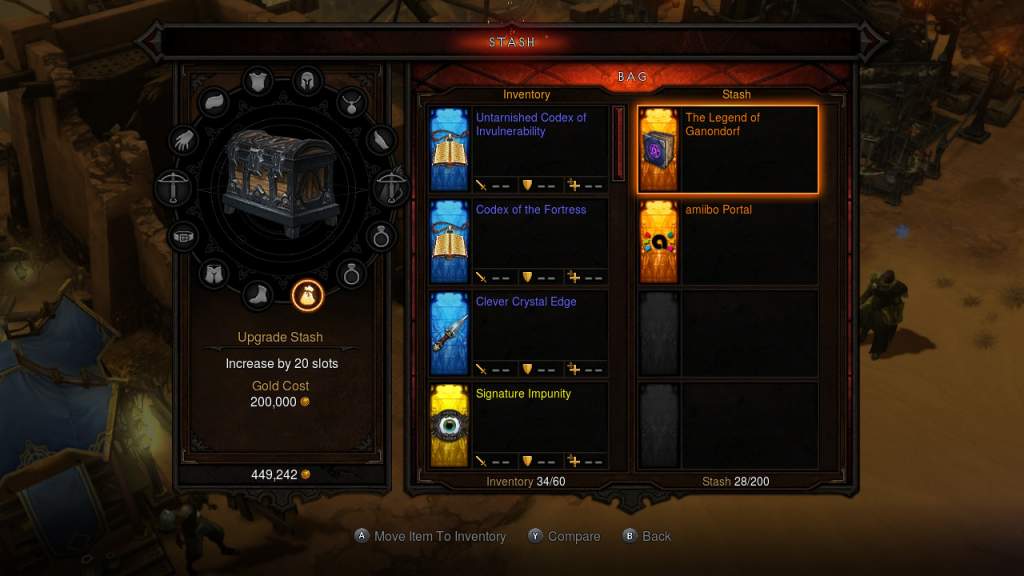Screen dimensions: 1024x576
Task: Open the shoulders equipment category
Action: pyautogui.click(x=215, y=101)
